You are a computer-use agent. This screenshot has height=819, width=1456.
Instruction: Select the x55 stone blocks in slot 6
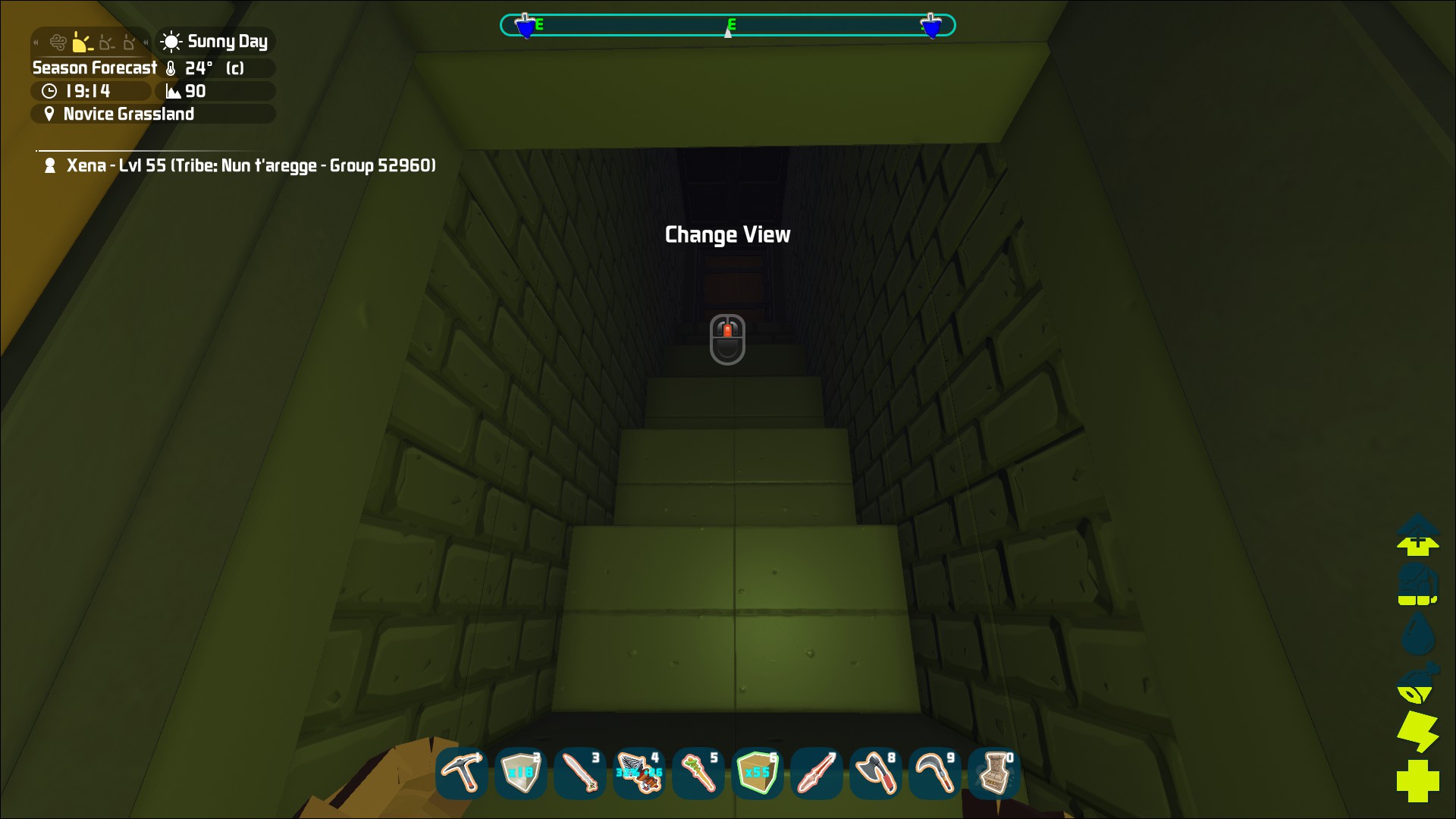tap(757, 773)
